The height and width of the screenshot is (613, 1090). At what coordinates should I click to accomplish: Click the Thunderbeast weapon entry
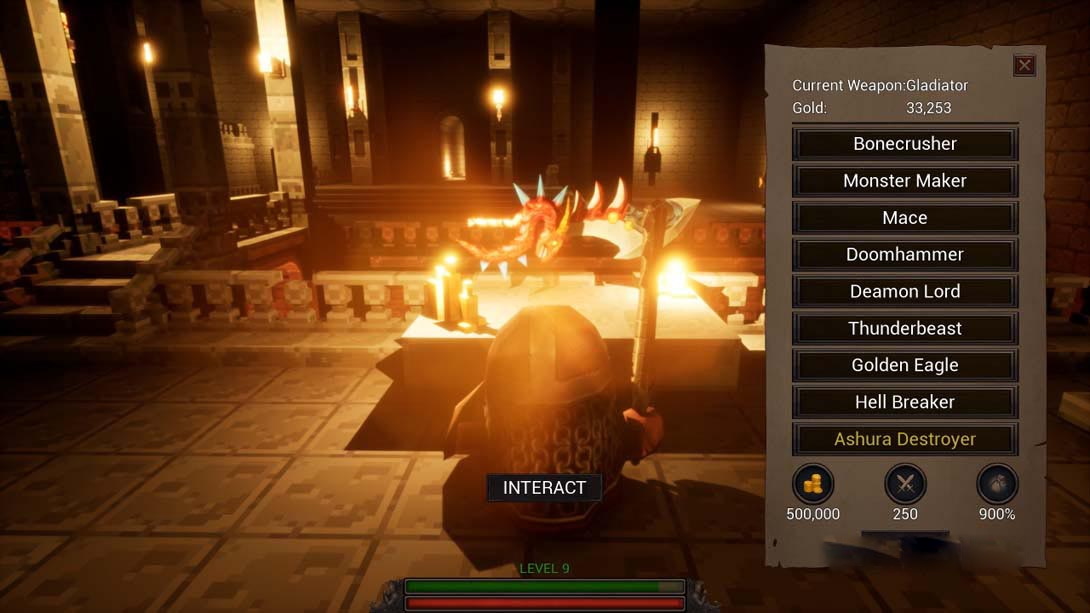click(x=905, y=329)
